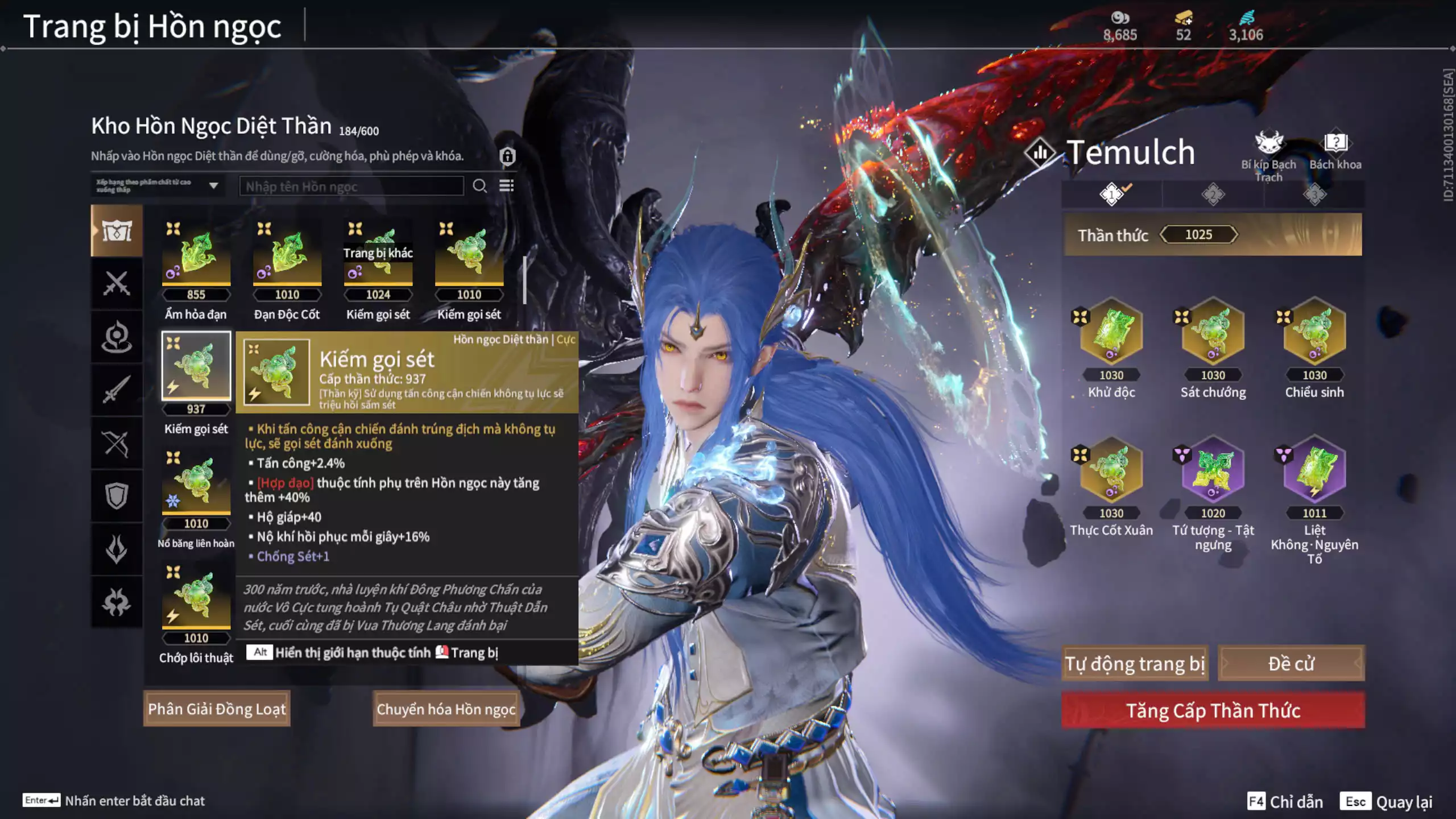1456x819 pixels.
Task: Choose Chuyển hóa Hồn ngọc conversion
Action: [x=446, y=709]
